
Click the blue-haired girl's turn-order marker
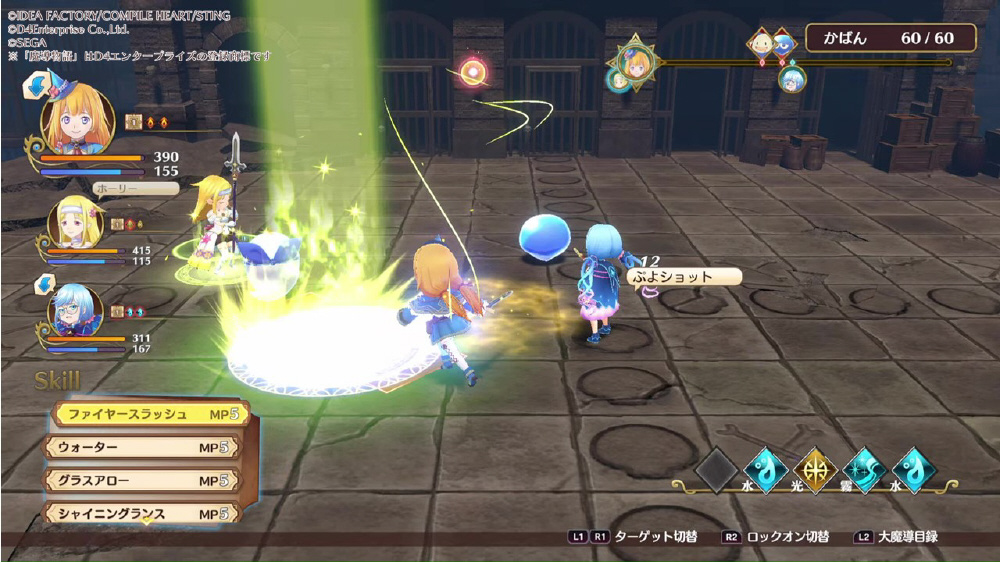pyautogui.click(x=790, y=77)
